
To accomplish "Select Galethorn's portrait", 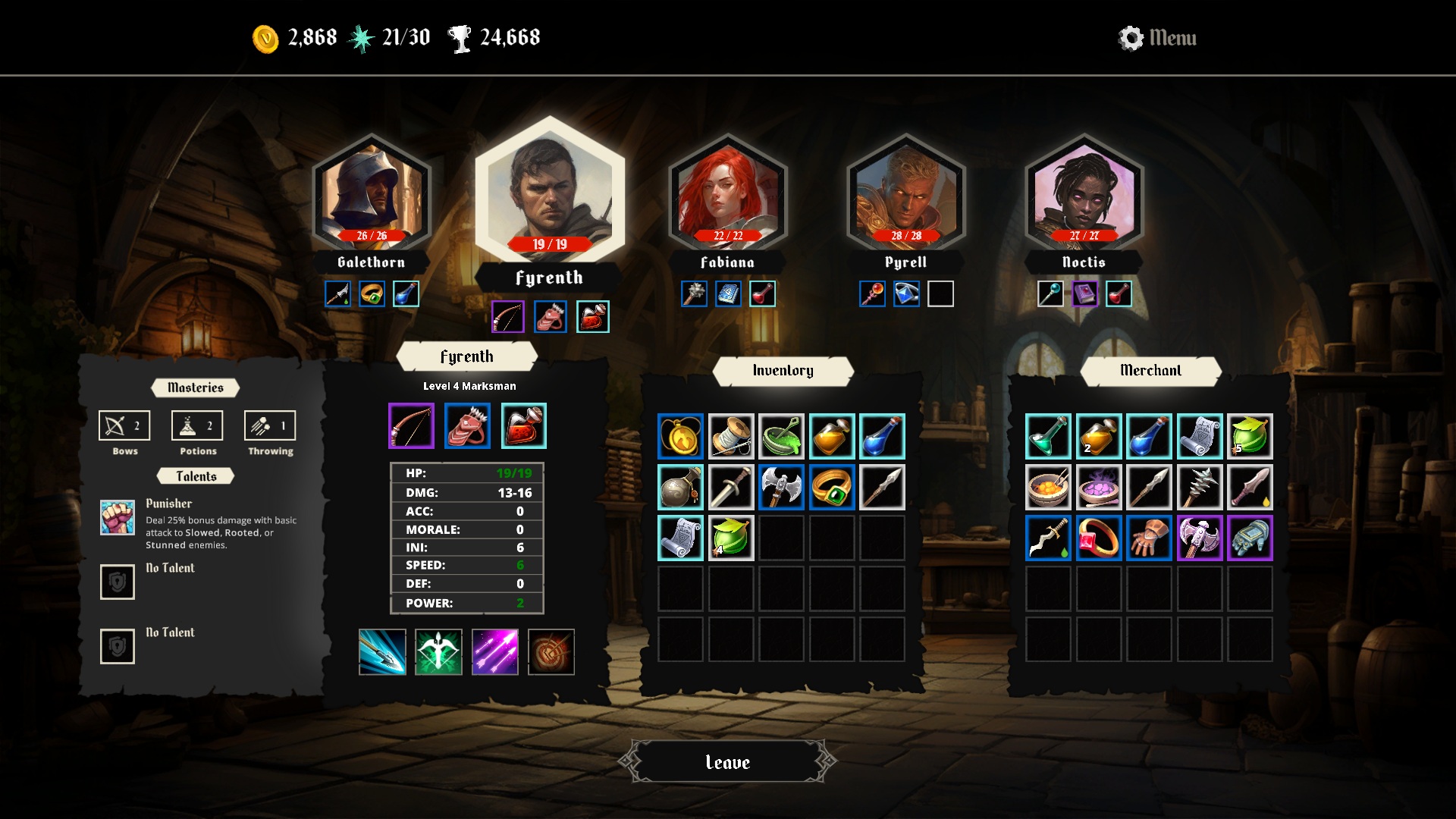I will [x=371, y=195].
